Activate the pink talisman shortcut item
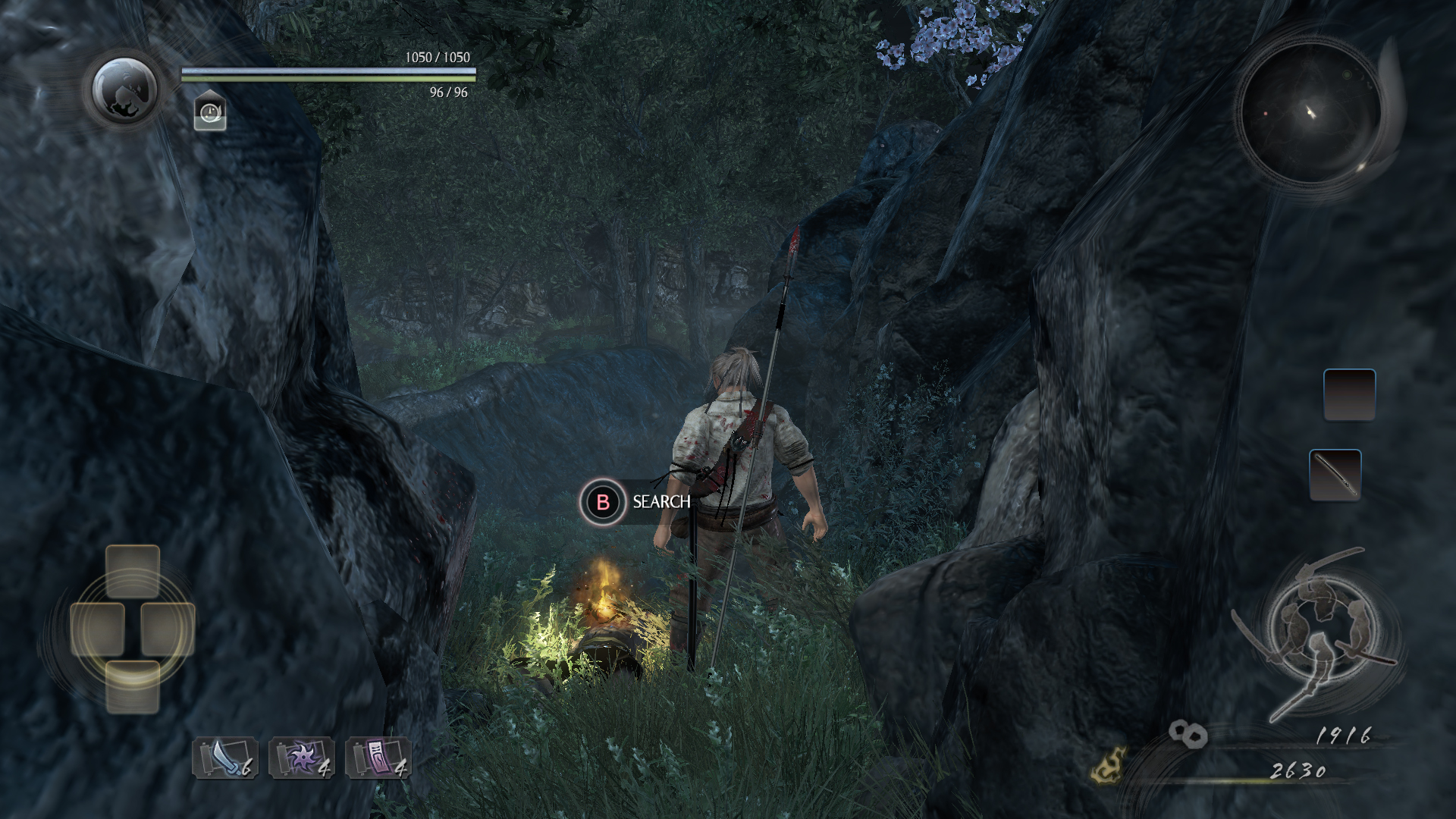The height and width of the screenshot is (819, 1456). pyautogui.click(x=378, y=758)
